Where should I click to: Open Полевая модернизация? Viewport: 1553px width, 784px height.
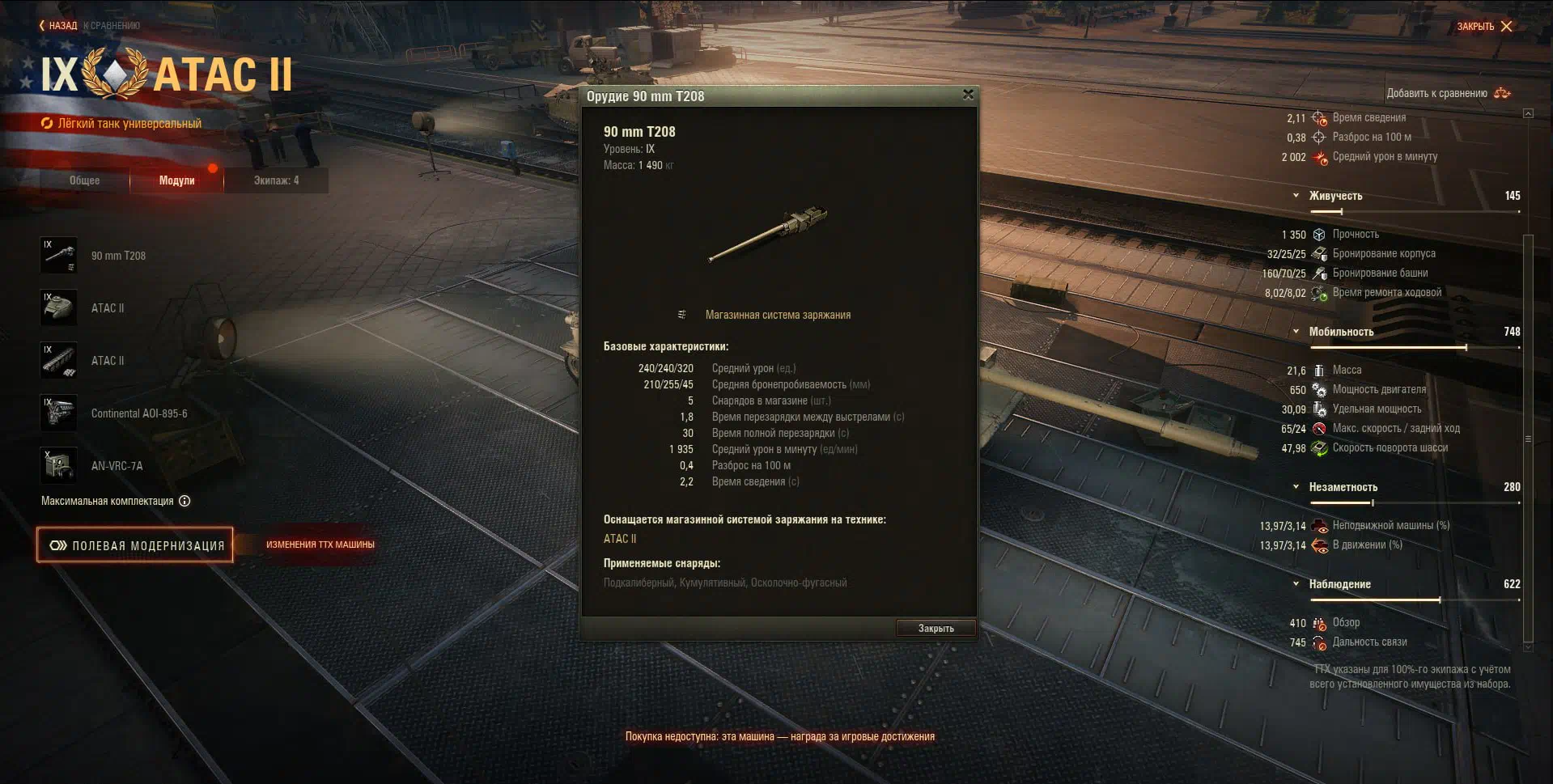tap(135, 545)
